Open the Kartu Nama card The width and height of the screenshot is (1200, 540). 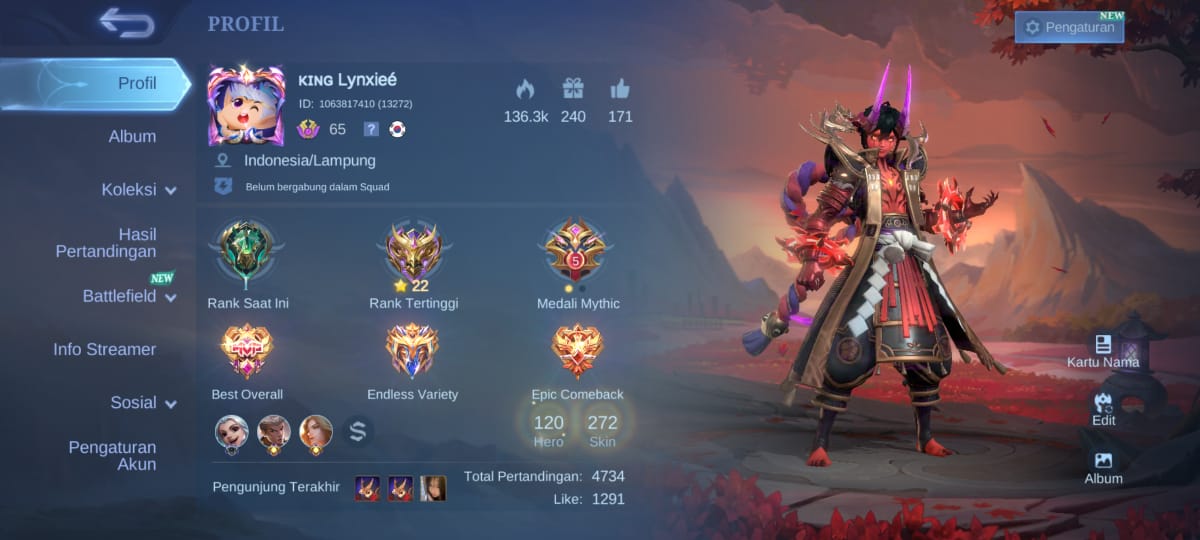pyautogui.click(x=1103, y=350)
